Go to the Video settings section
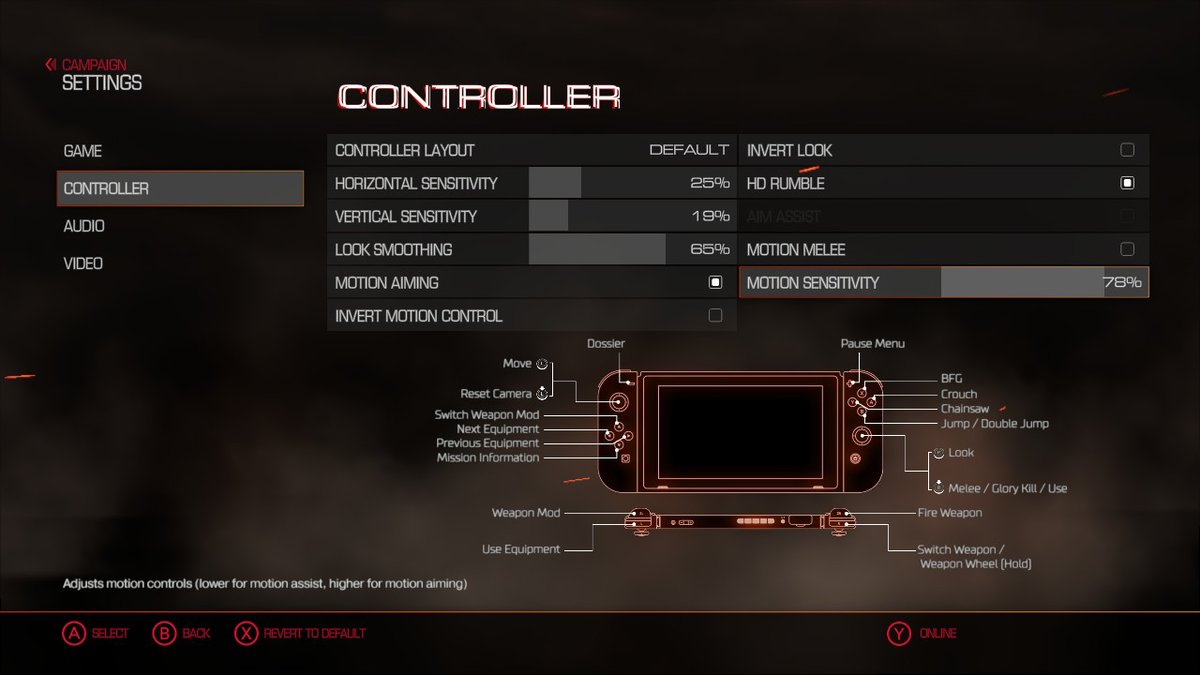This screenshot has height=675, width=1200. pos(83,264)
